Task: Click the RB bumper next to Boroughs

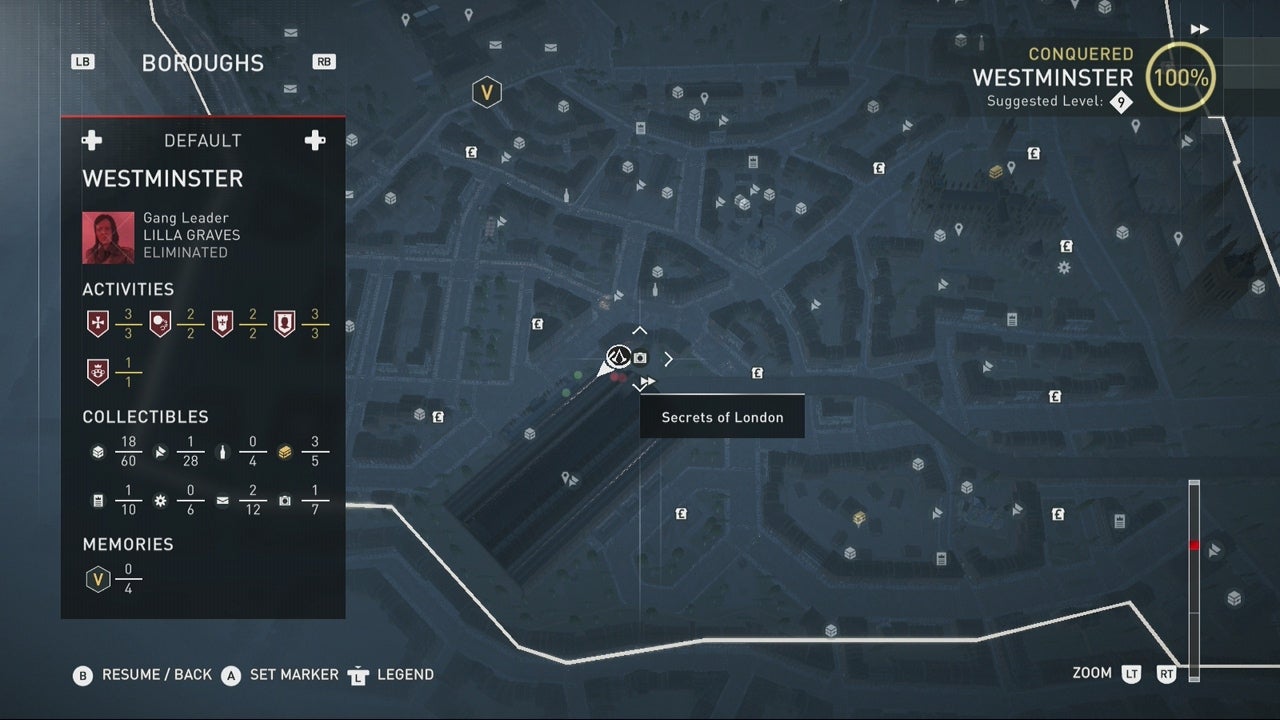Action: pos(324,61)
